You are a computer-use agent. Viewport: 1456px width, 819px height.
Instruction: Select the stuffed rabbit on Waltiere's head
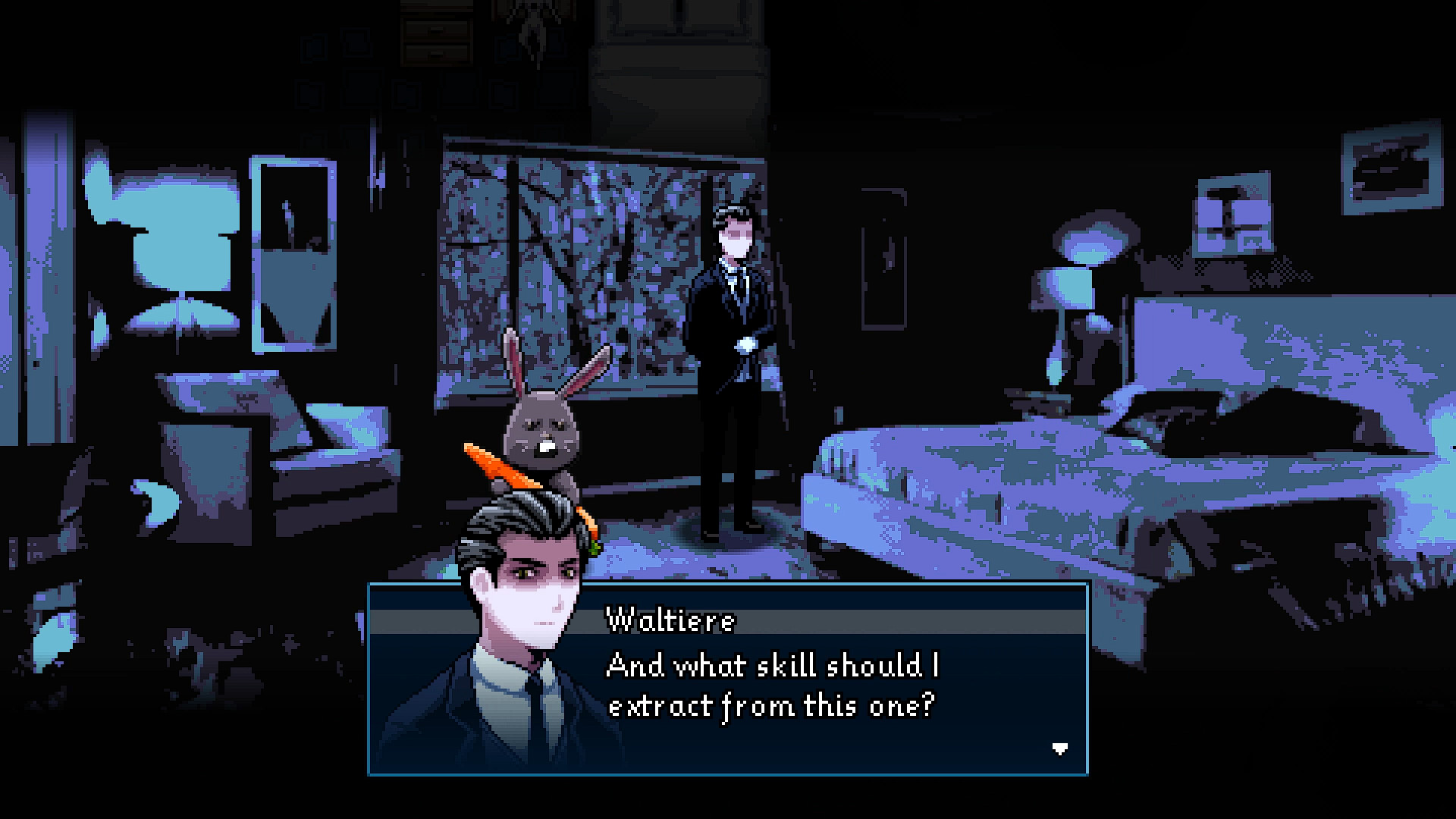coord(542,425)
